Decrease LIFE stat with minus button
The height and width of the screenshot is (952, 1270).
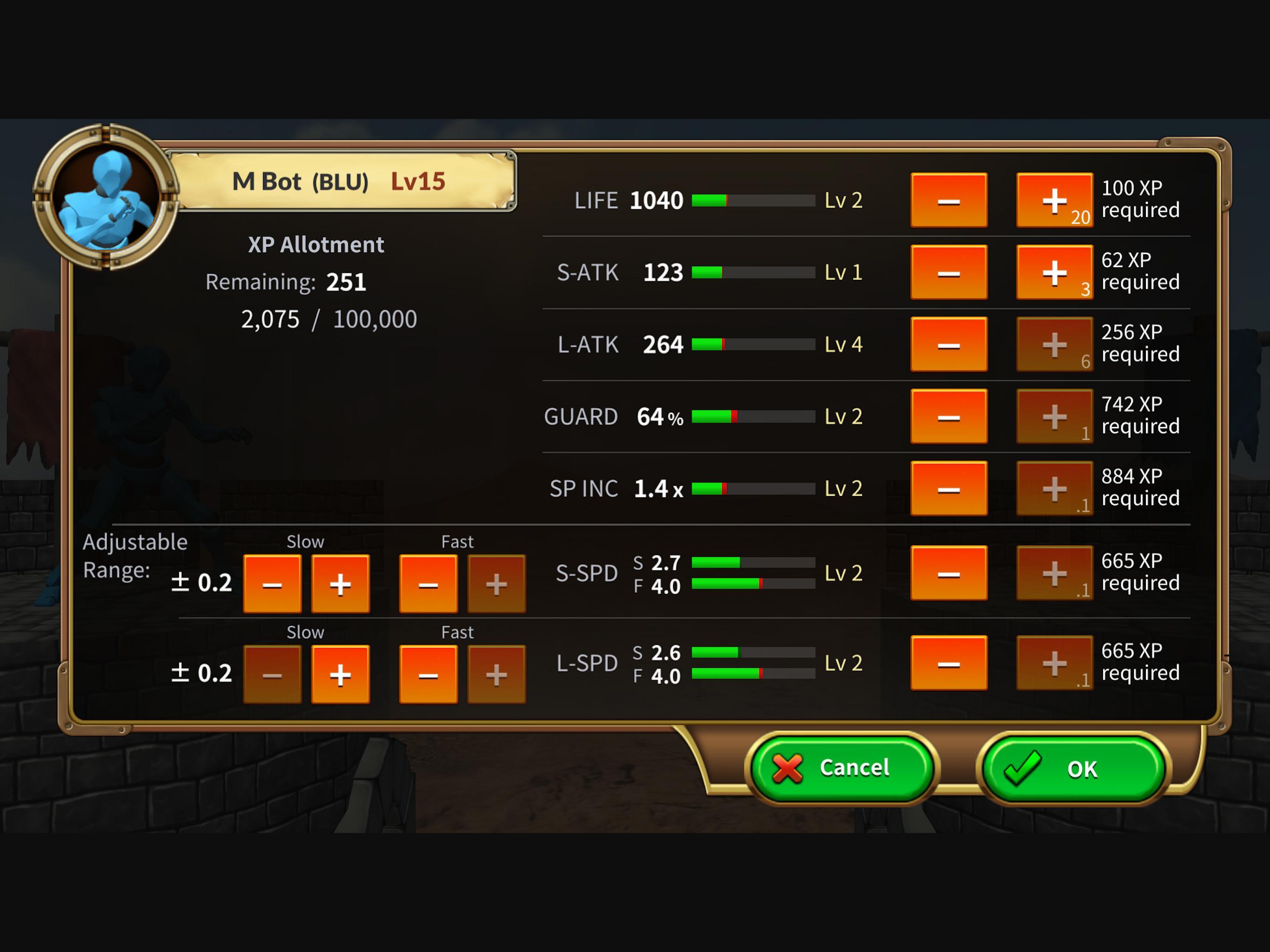949,200
